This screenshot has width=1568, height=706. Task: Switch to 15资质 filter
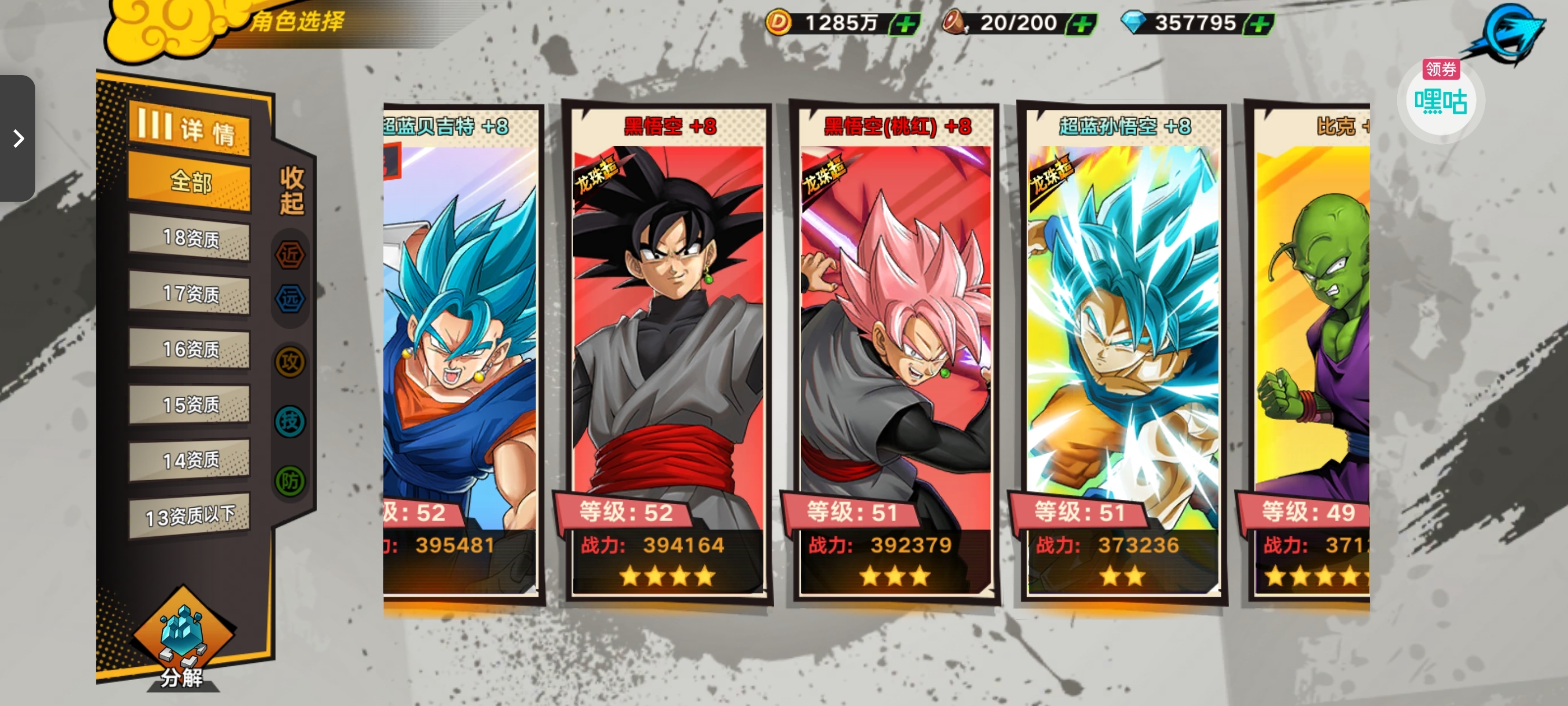pos(189,405)
